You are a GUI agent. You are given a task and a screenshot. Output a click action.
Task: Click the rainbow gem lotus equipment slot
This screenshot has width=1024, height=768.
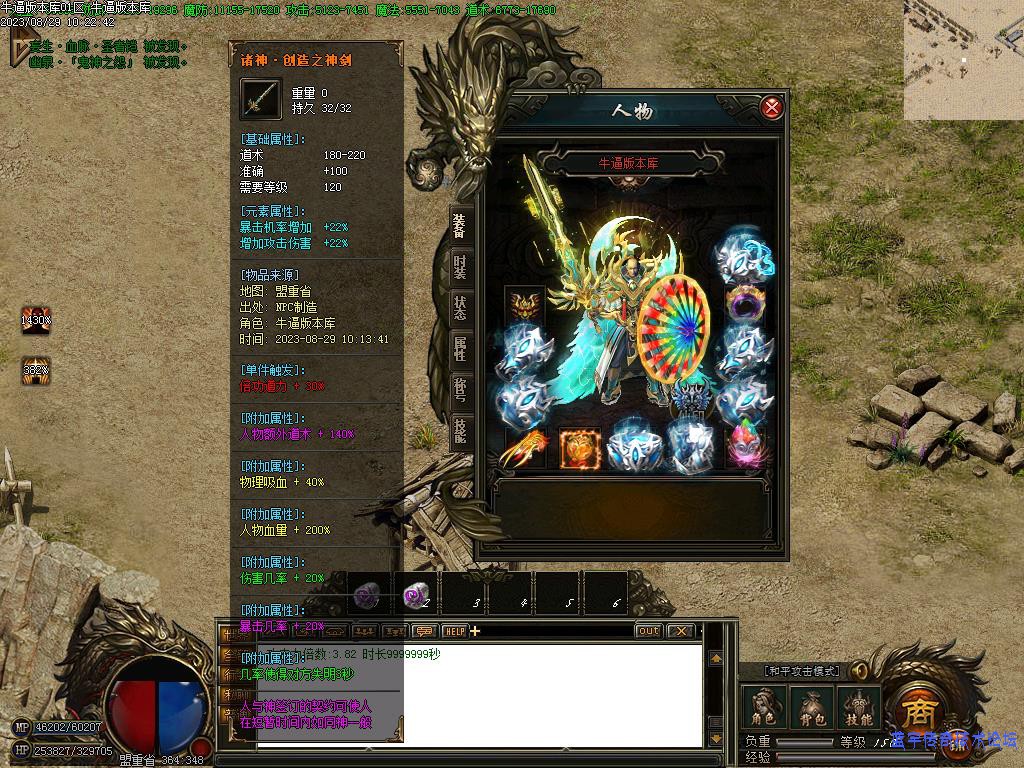click(x=745, y=447)
